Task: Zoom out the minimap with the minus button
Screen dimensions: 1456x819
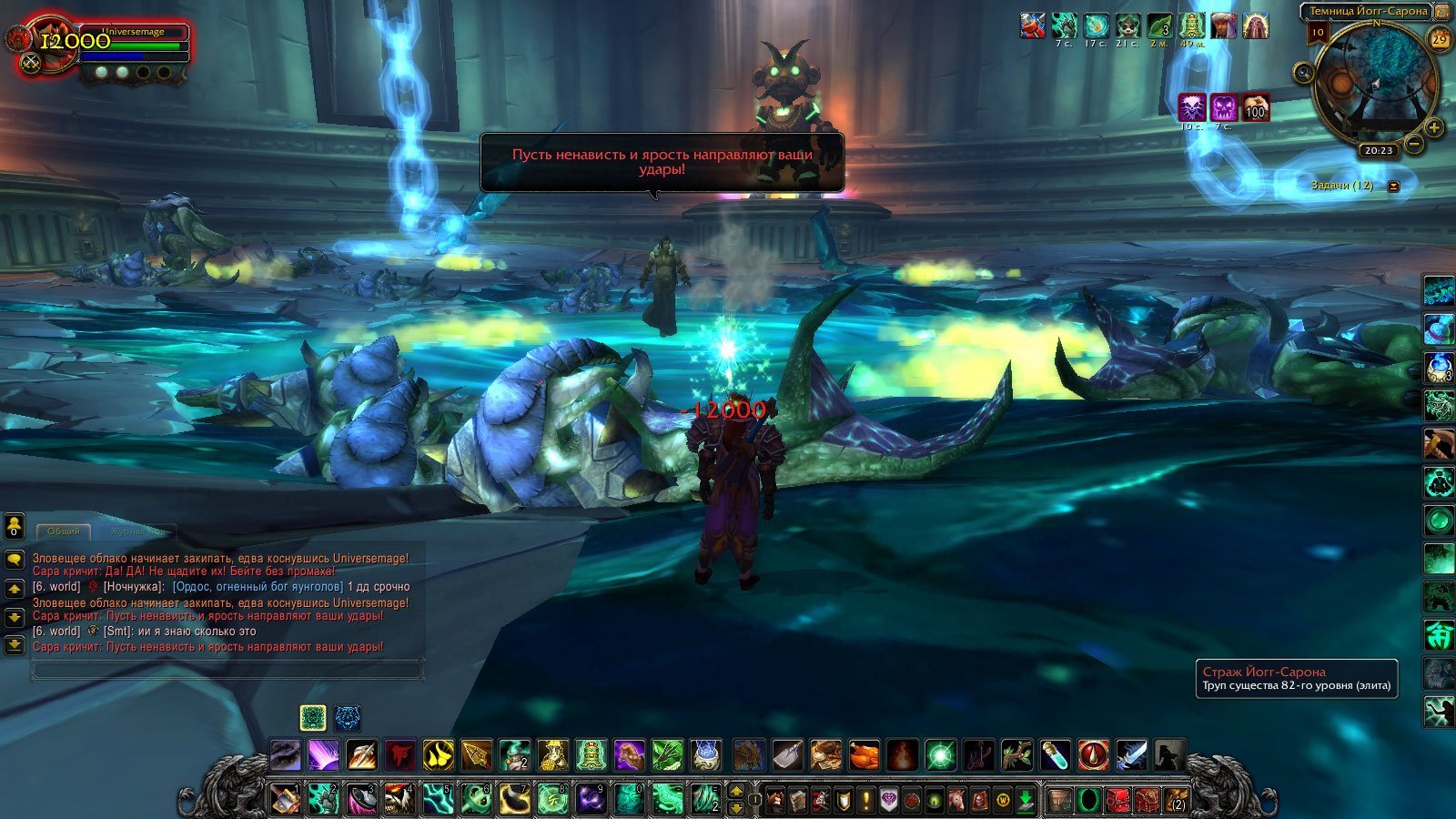Action: 1414,144
